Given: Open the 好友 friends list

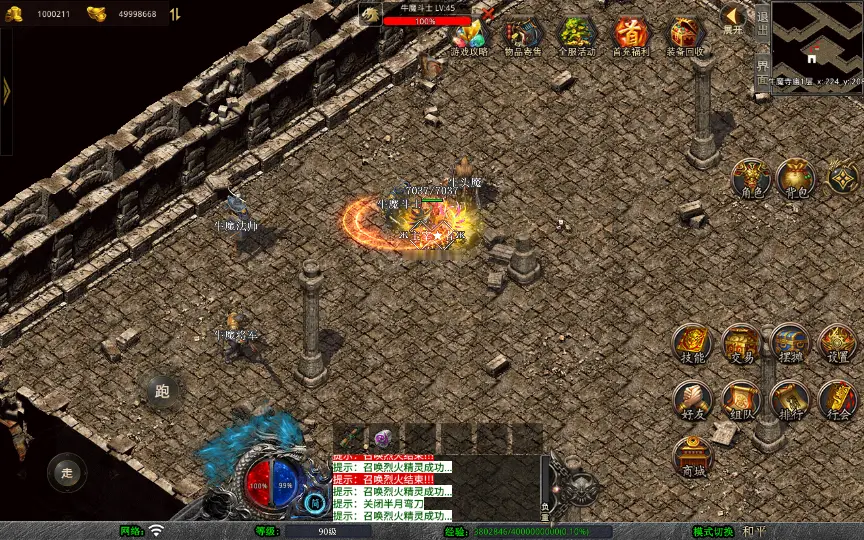Looking at the screenshot, I should 692,400.
